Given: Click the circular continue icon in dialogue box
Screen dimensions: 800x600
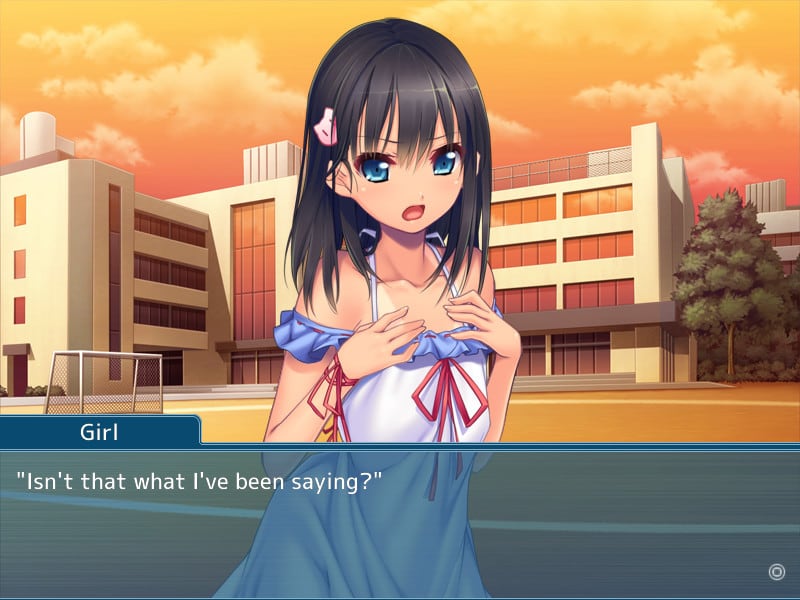Looking at the screenshot, I should click(x=776, y=572).
